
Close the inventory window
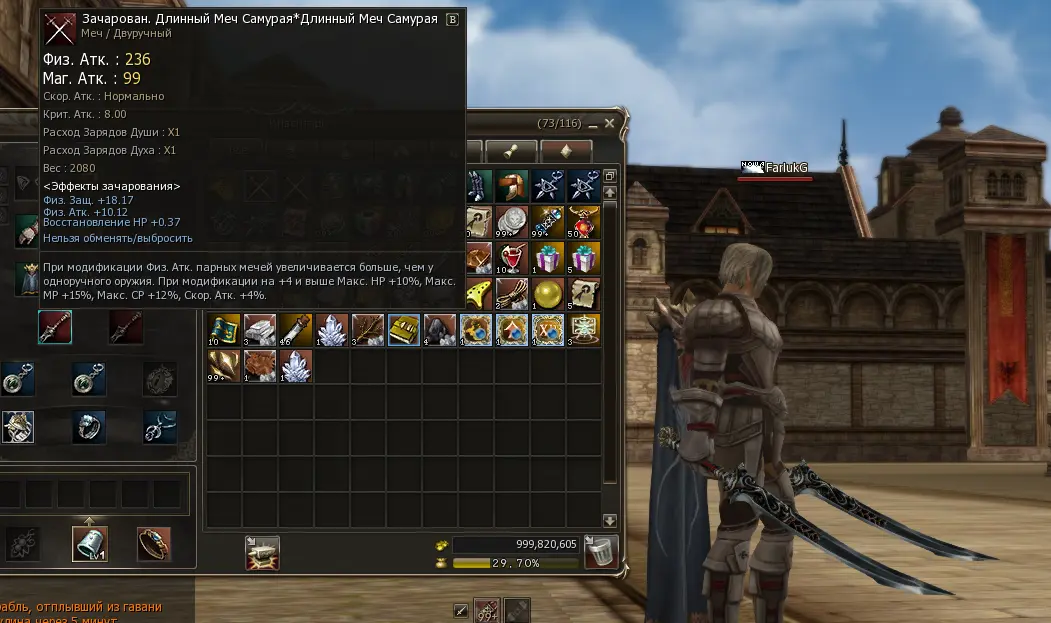pos(610,123)
